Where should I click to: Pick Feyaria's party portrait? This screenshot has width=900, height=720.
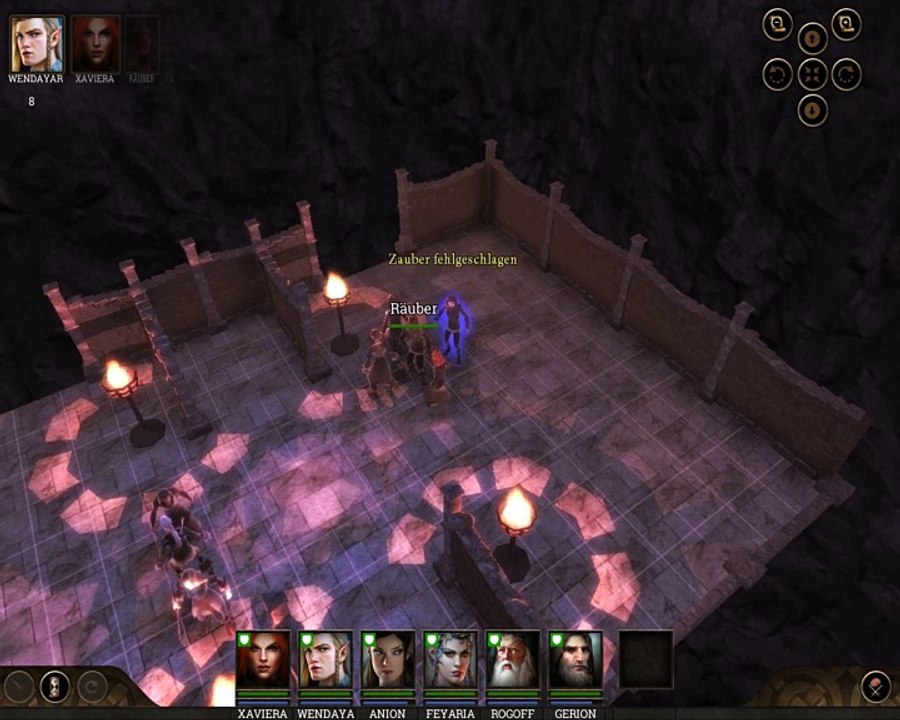click(449, 660)
